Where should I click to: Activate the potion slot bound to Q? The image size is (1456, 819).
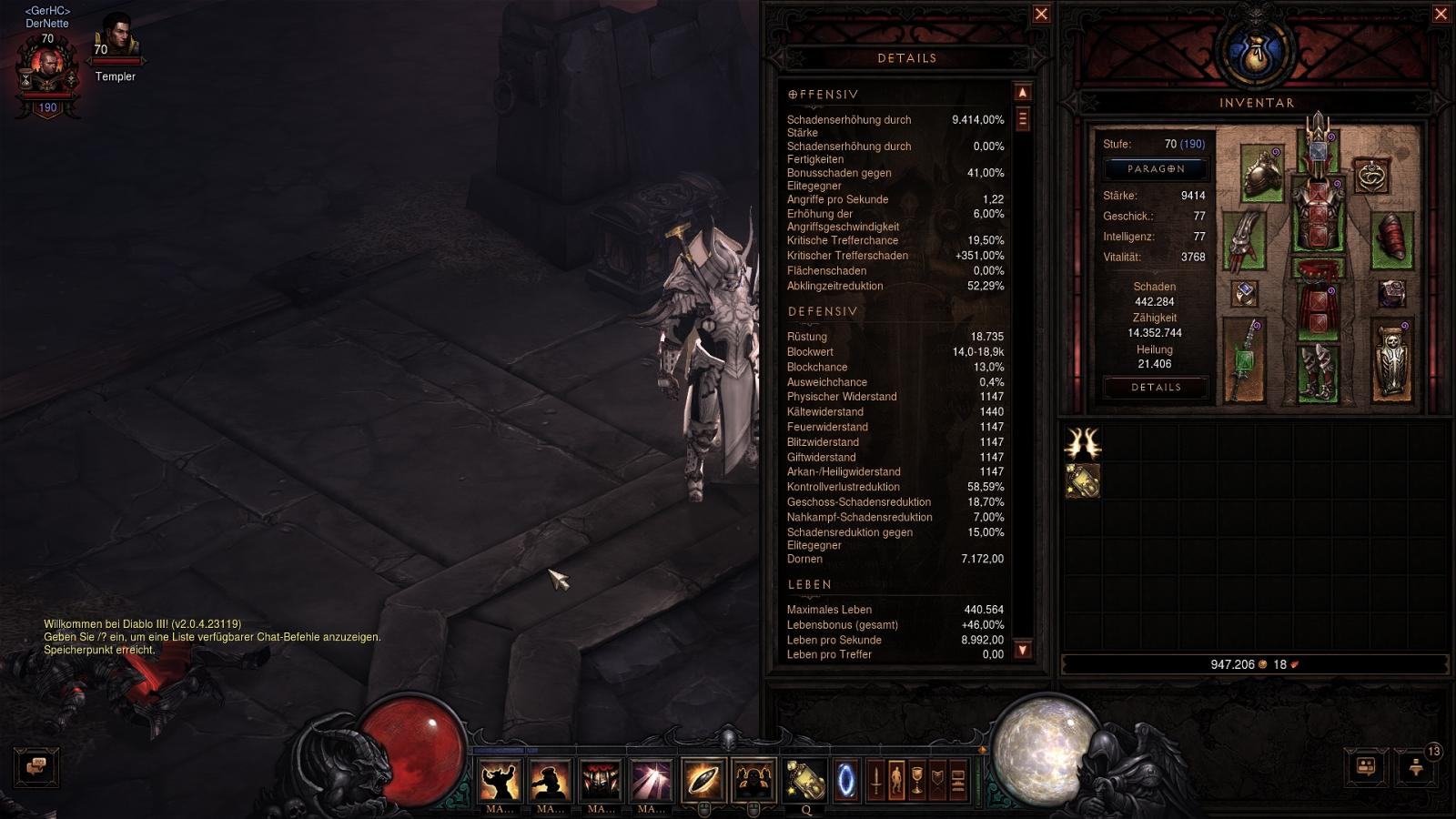805,781
